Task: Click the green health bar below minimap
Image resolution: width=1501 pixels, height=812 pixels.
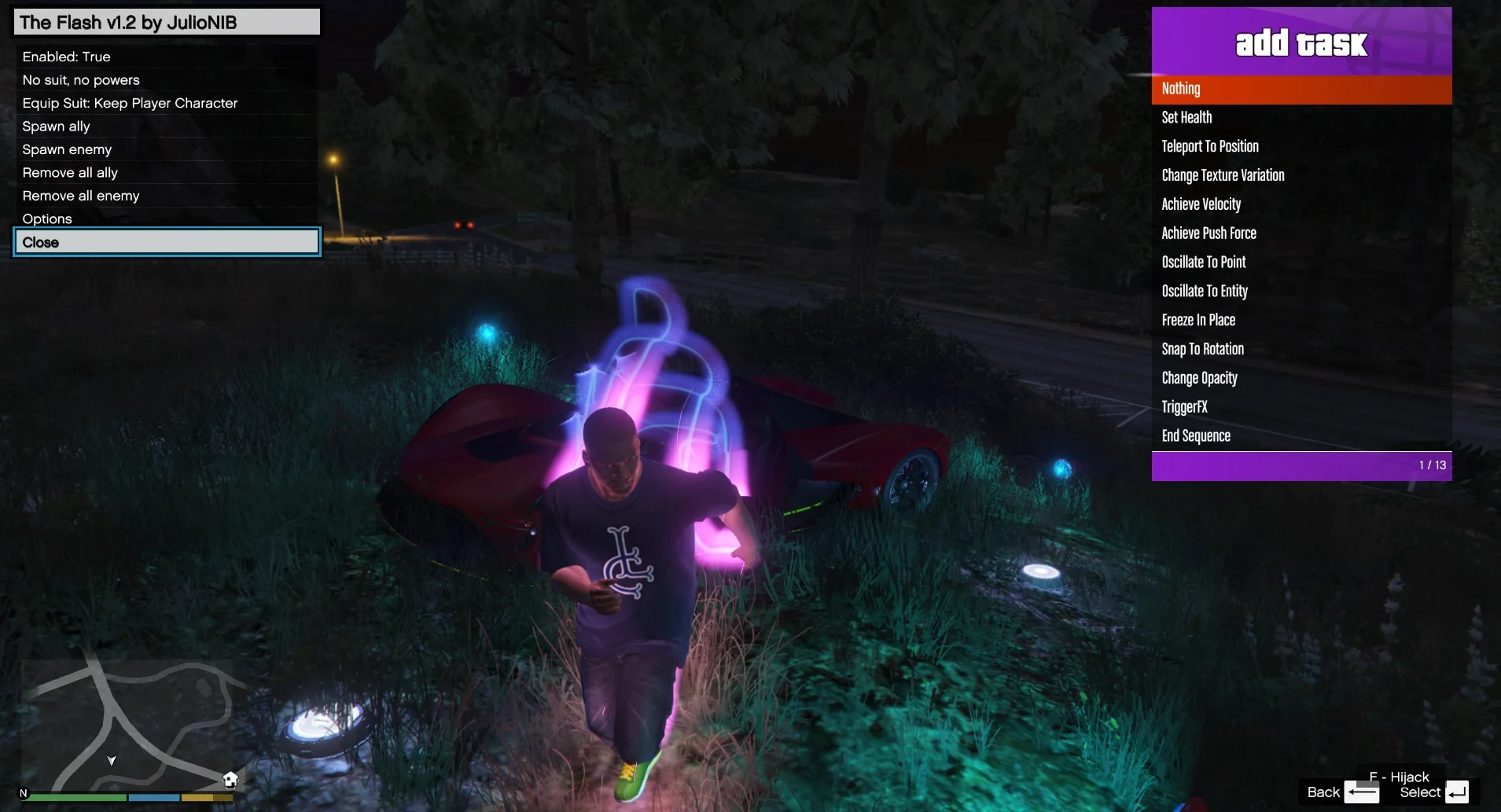Action: (x=76, y=798)
